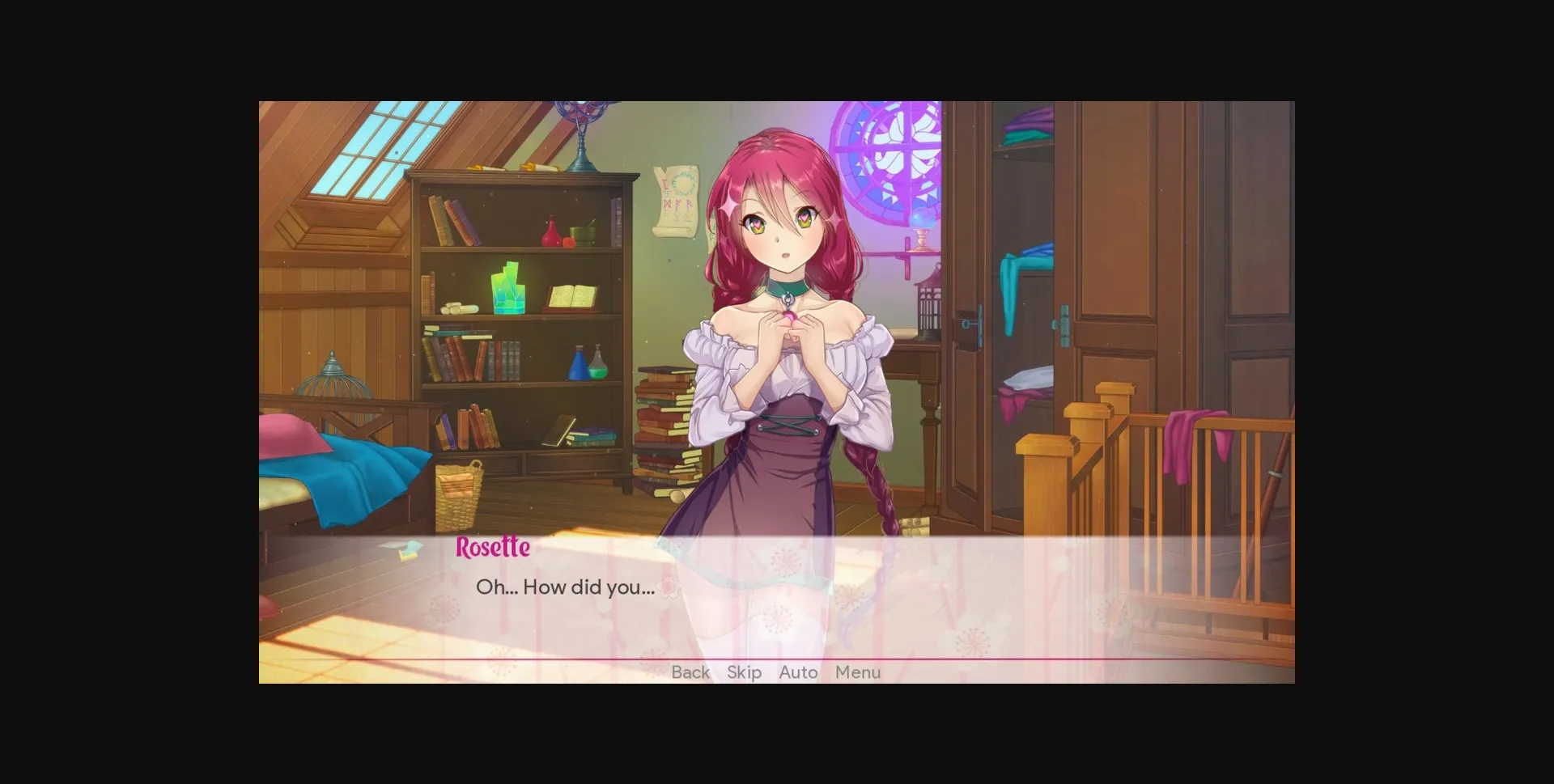Enable Skip mode
Image resolution: width=1554 pixels, height=784 pixels.
pos(744,672)
